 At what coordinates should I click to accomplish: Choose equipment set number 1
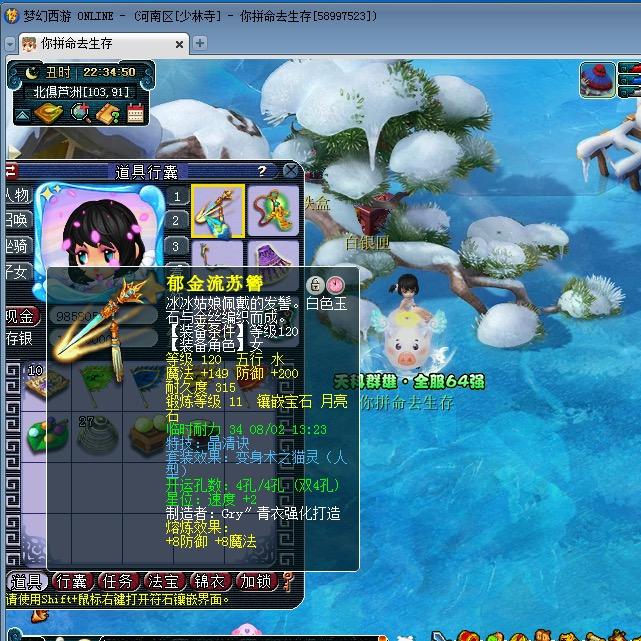176,197
